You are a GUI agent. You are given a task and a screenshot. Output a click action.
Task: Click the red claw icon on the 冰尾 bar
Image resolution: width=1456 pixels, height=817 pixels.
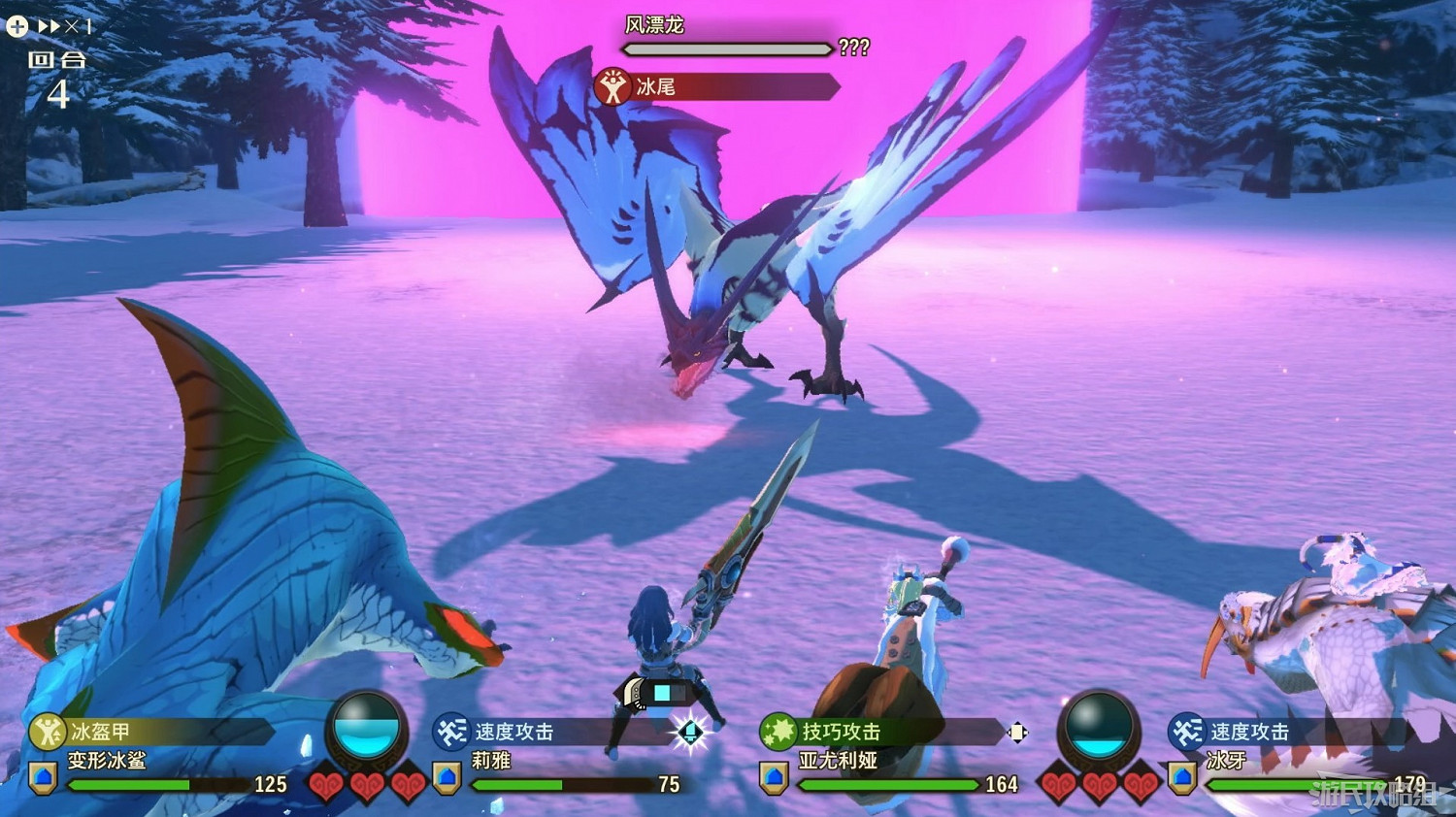coord(612,85)
